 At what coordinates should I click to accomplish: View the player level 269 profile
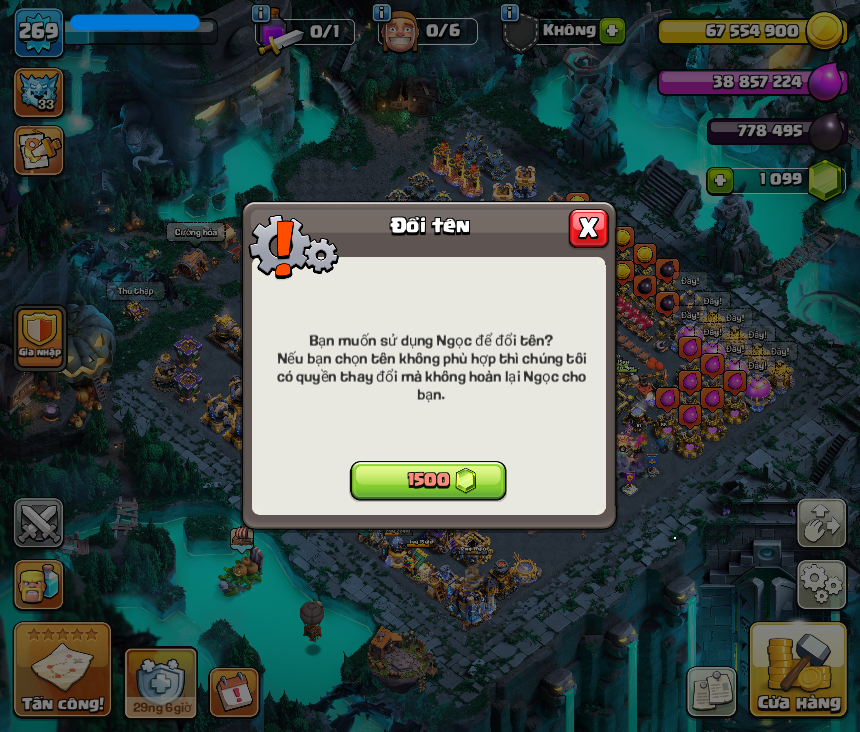(38, 32)
